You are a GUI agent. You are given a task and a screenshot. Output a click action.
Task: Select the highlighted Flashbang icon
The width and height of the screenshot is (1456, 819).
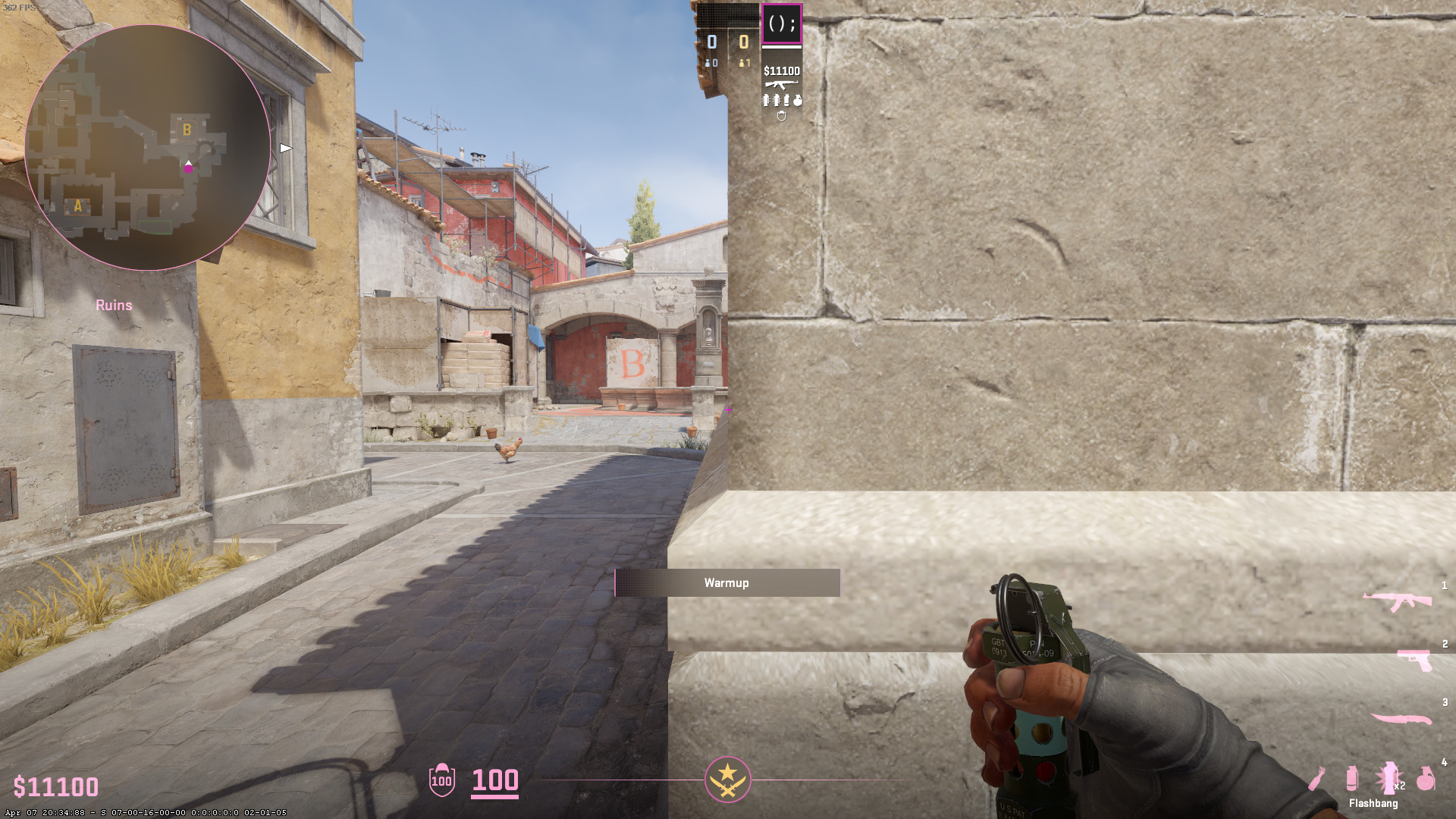[x=1388, y=778]
